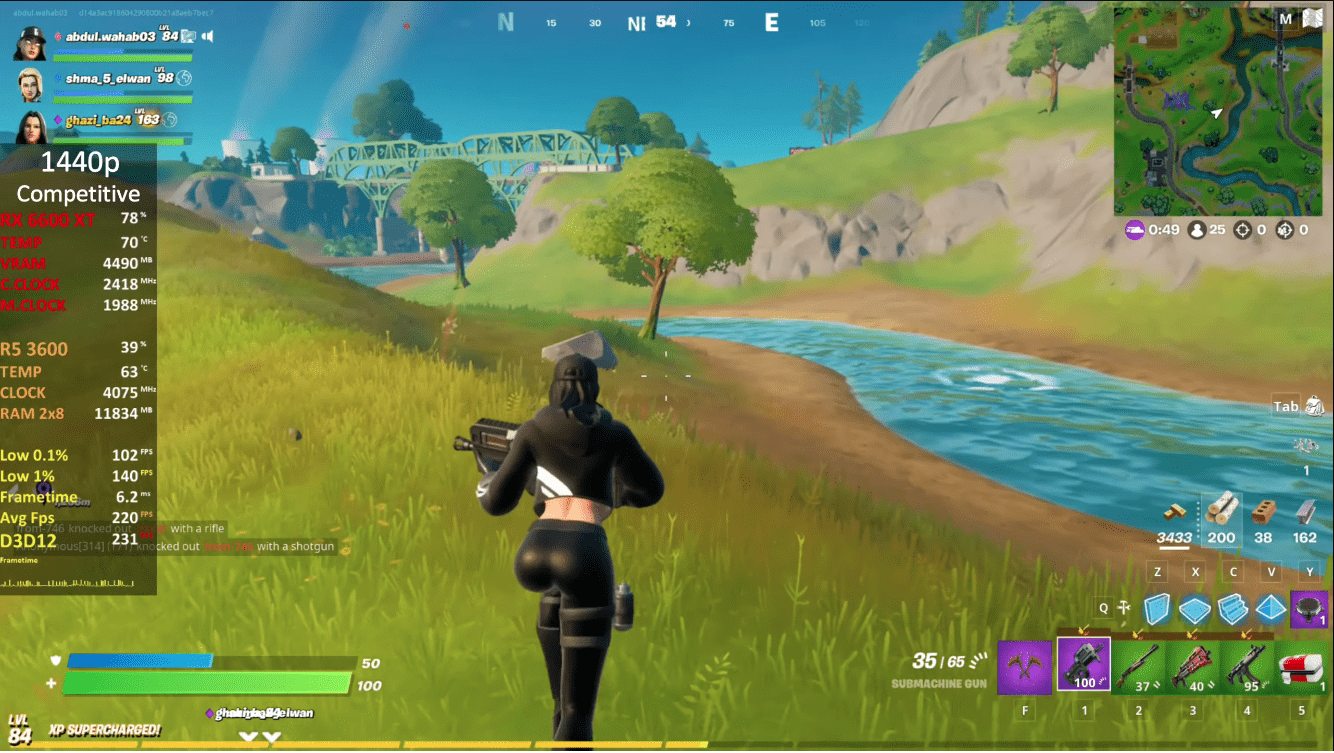Equip the pump shotgun showing 37 ammo

click(1138, 665)
